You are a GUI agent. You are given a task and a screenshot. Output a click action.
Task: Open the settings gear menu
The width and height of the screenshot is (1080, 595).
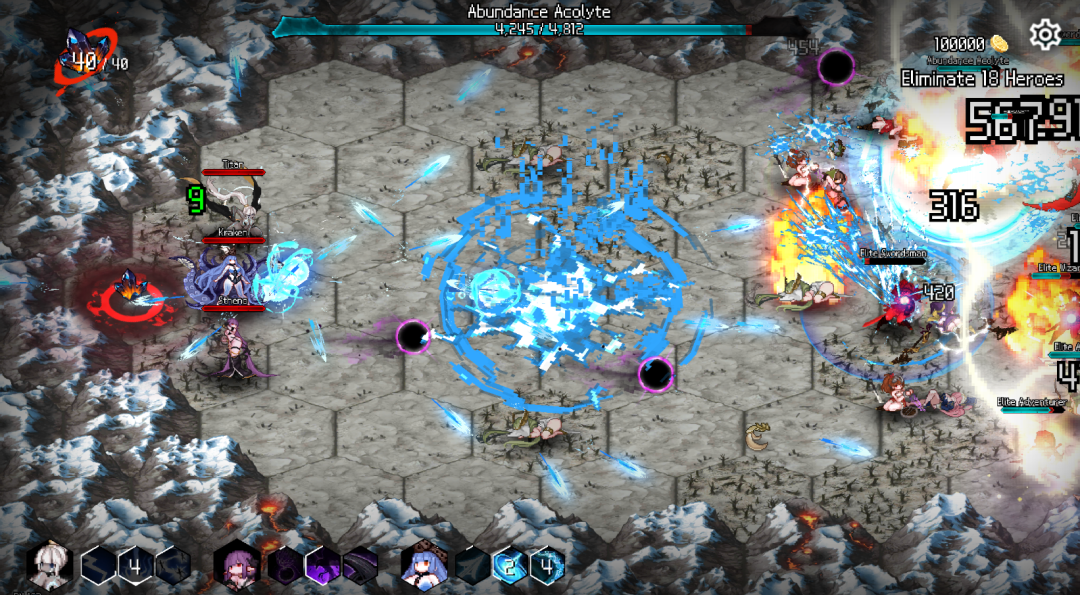coord(1045,36)
